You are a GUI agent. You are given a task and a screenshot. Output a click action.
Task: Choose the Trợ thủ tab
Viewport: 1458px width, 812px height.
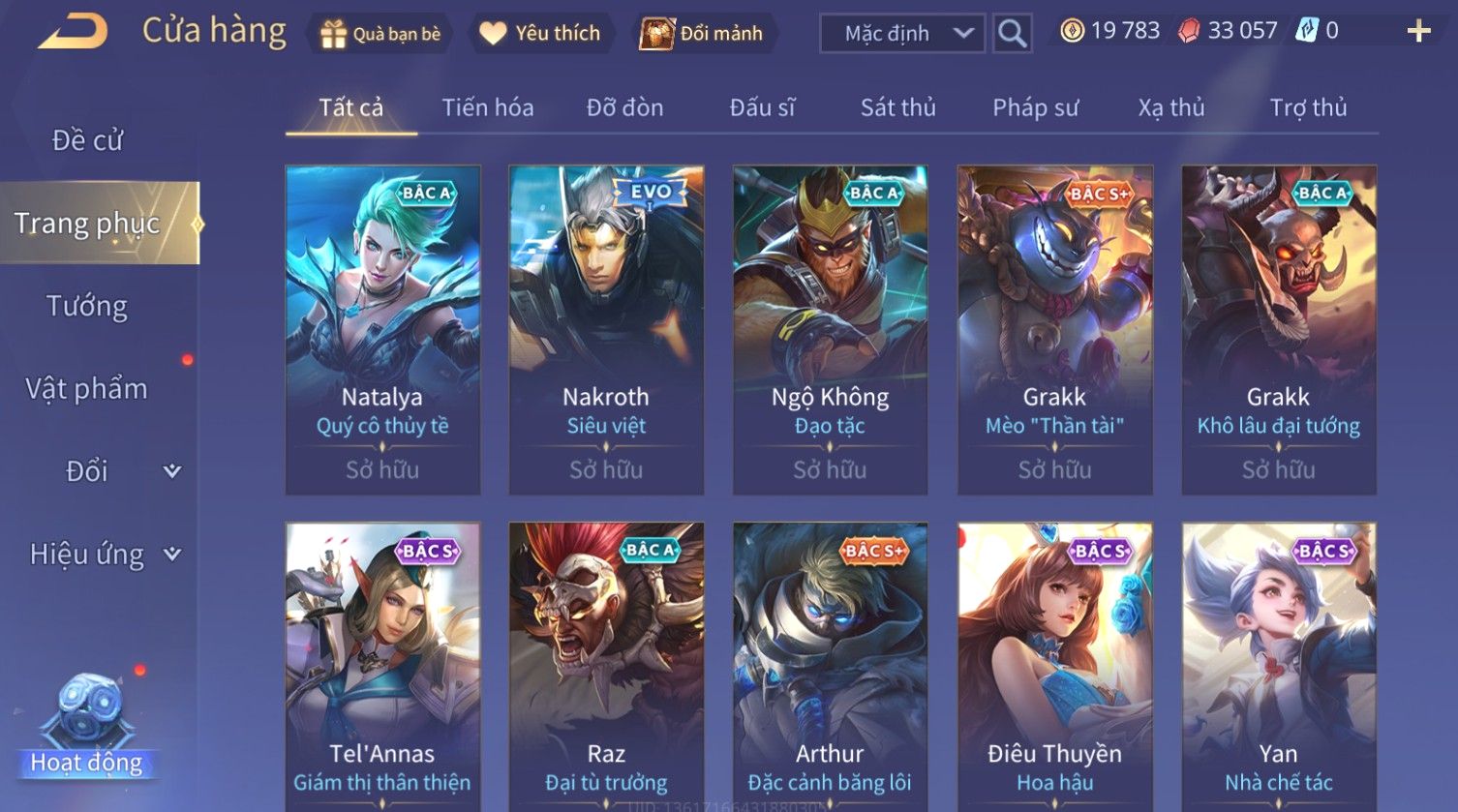pos(1308,107)
